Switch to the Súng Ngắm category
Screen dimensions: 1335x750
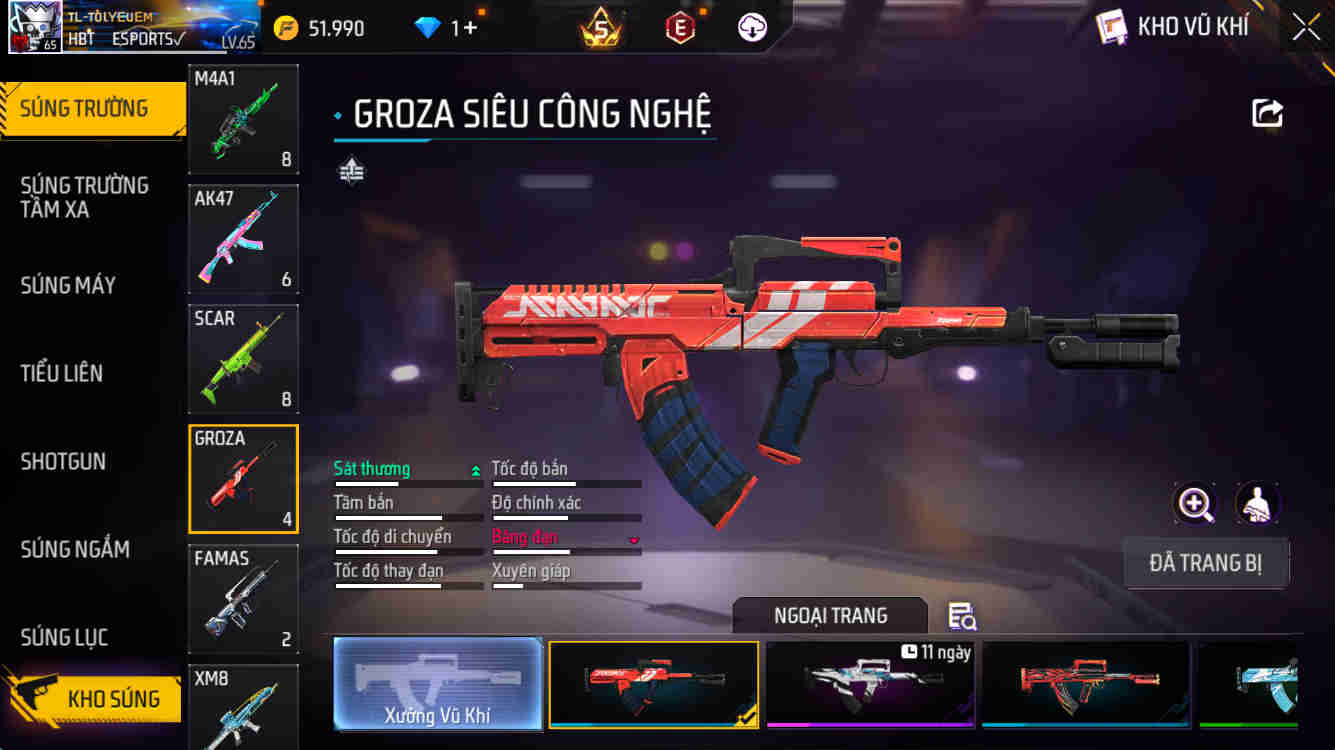[x=75, y=549]
